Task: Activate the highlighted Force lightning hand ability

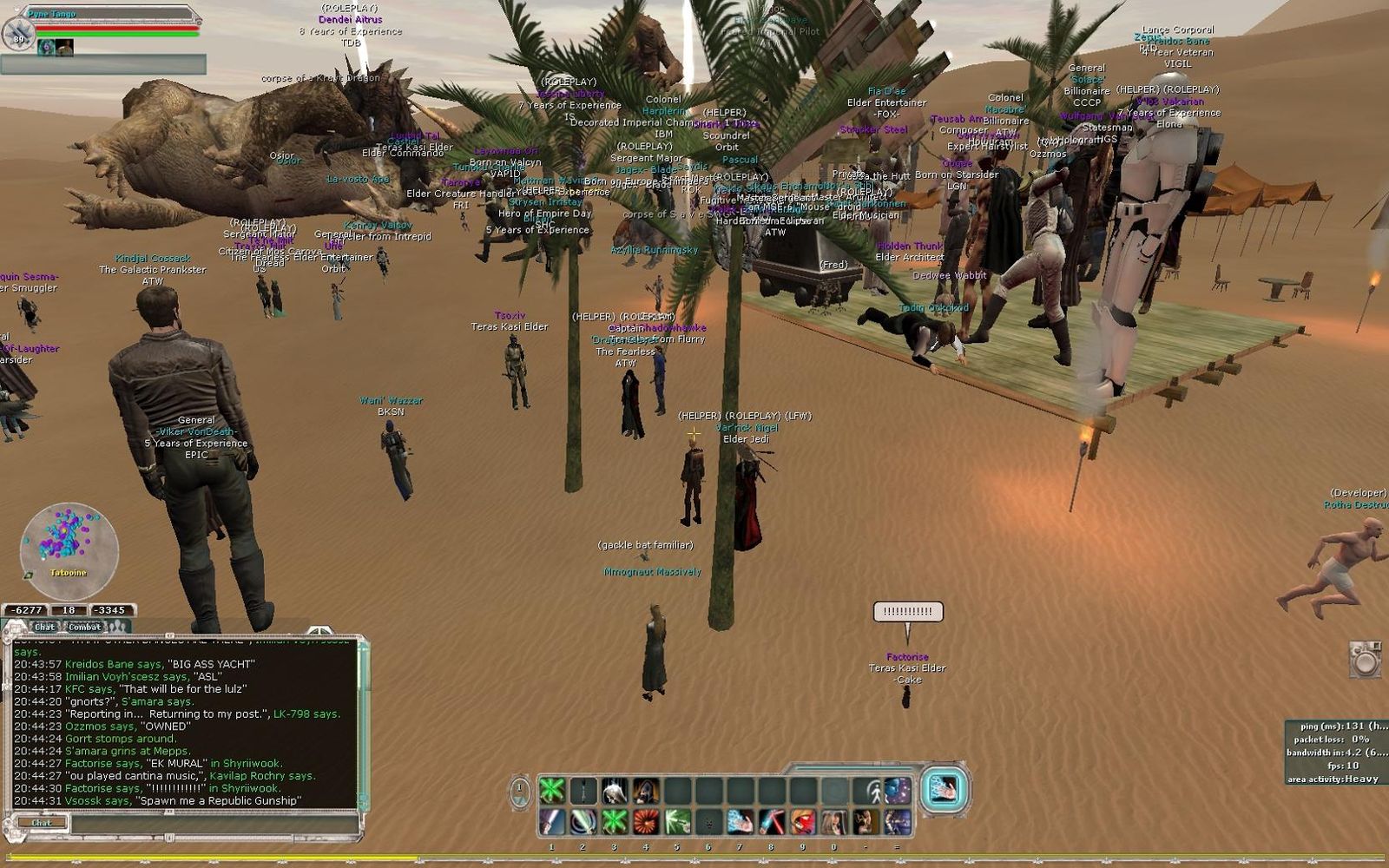Action: [943, 789]
